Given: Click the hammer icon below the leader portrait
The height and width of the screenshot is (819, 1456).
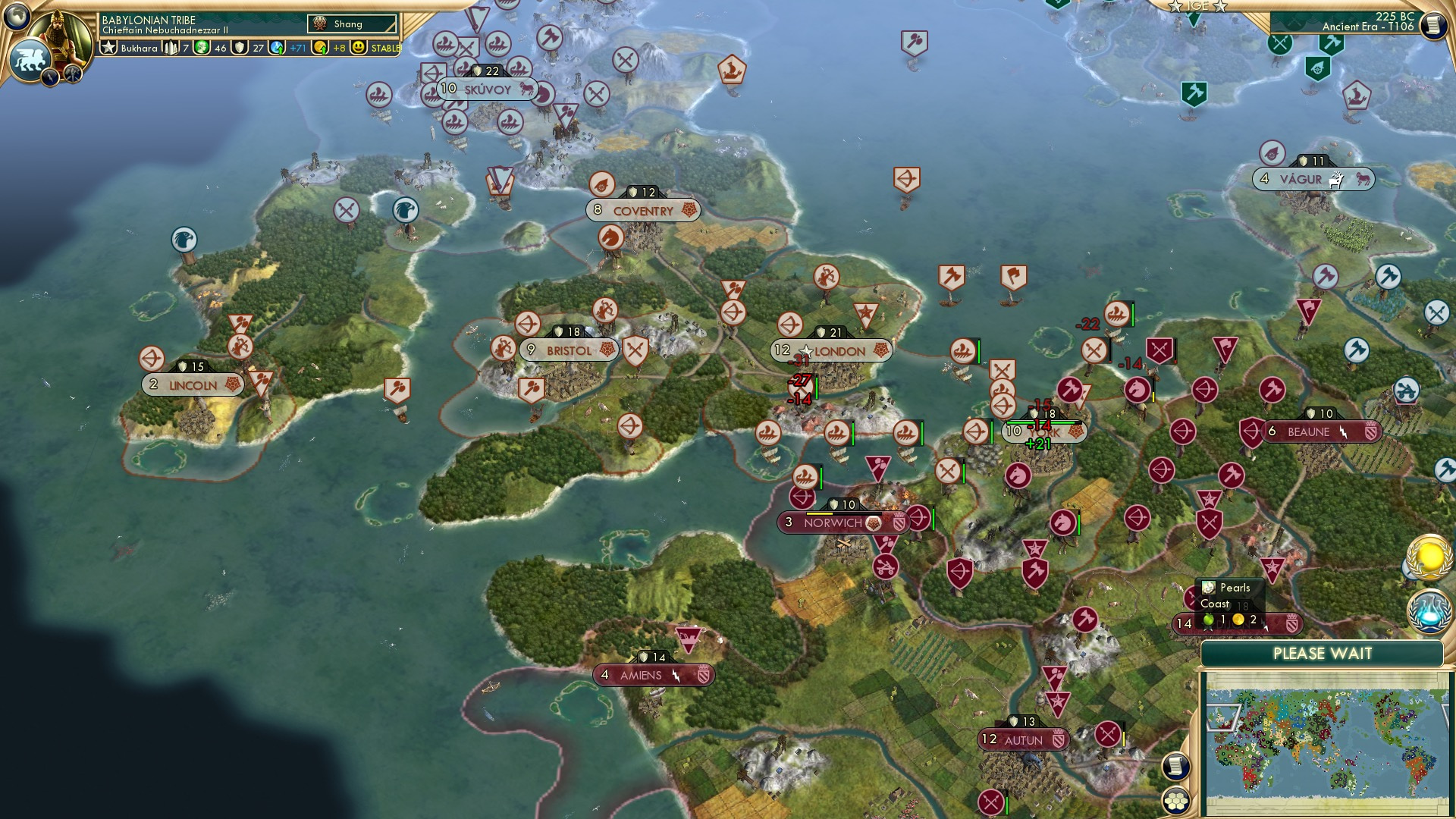Looking at the screenshot, I should (x=72, y=76).
